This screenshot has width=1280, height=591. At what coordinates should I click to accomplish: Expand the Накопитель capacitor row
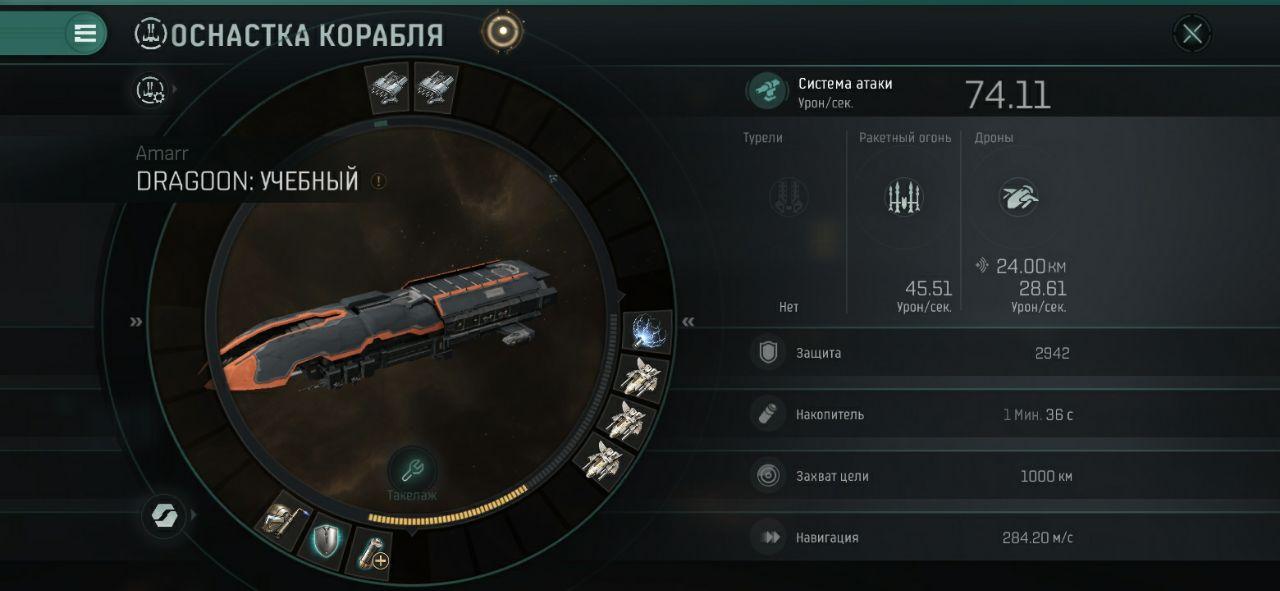910,415
